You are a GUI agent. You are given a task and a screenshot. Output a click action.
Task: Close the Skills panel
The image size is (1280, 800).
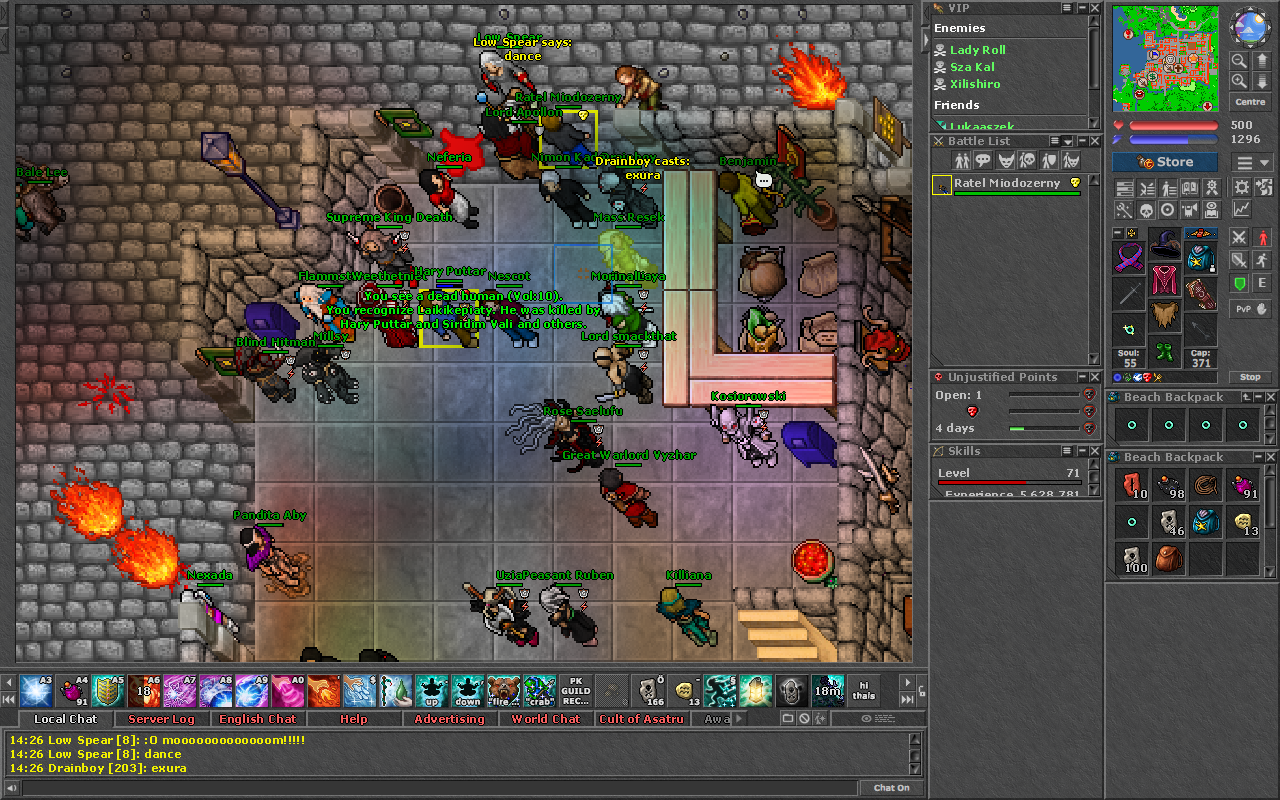1095,451
